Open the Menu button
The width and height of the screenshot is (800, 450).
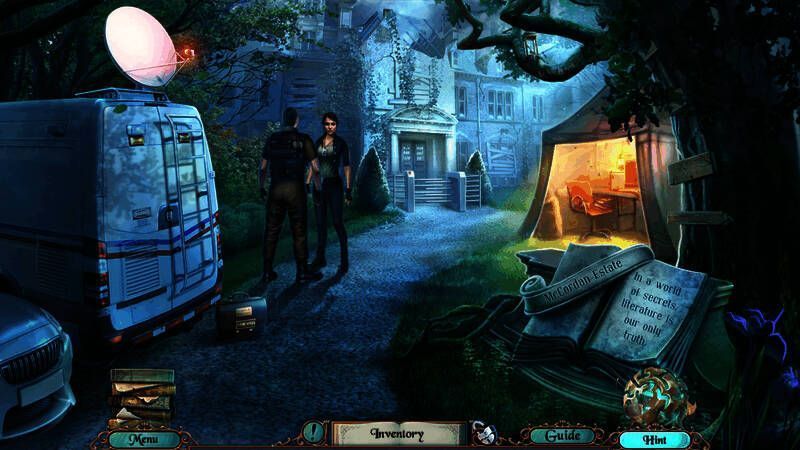(x=143, y=437)
